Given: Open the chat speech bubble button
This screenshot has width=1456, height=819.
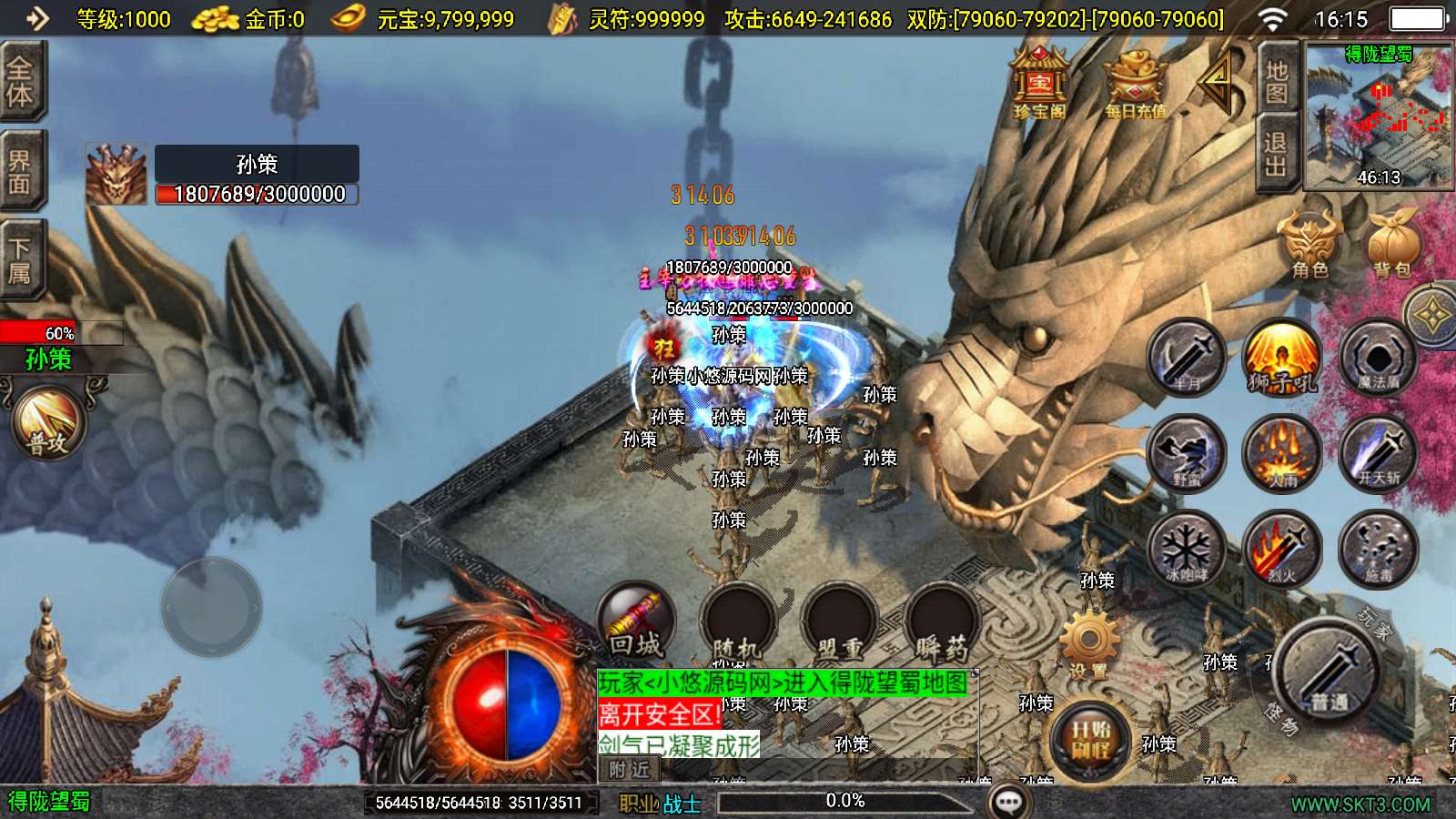Looking at the screenshot, I should [x=1009, y=802].
